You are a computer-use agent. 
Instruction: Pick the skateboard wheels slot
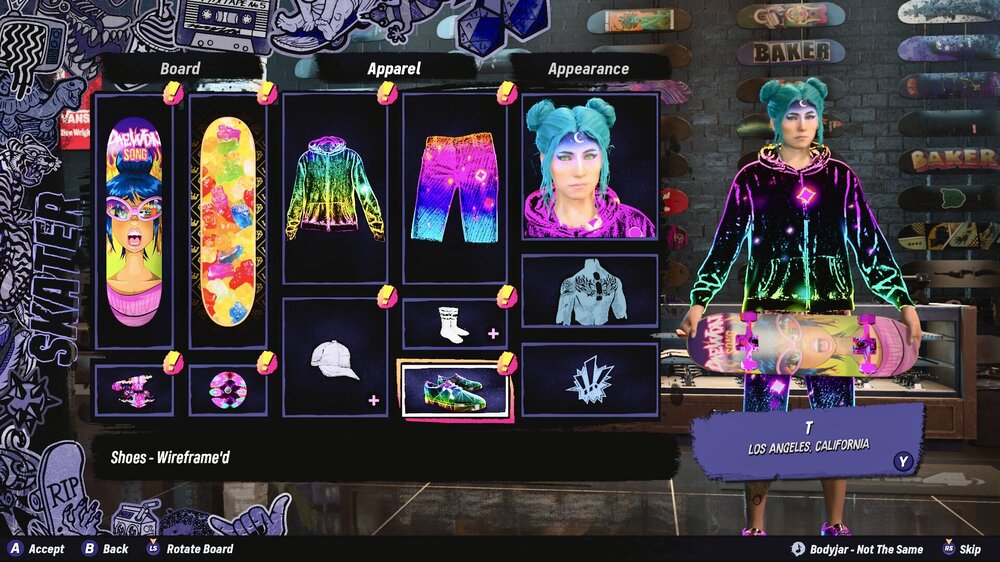tap(228, 390)
